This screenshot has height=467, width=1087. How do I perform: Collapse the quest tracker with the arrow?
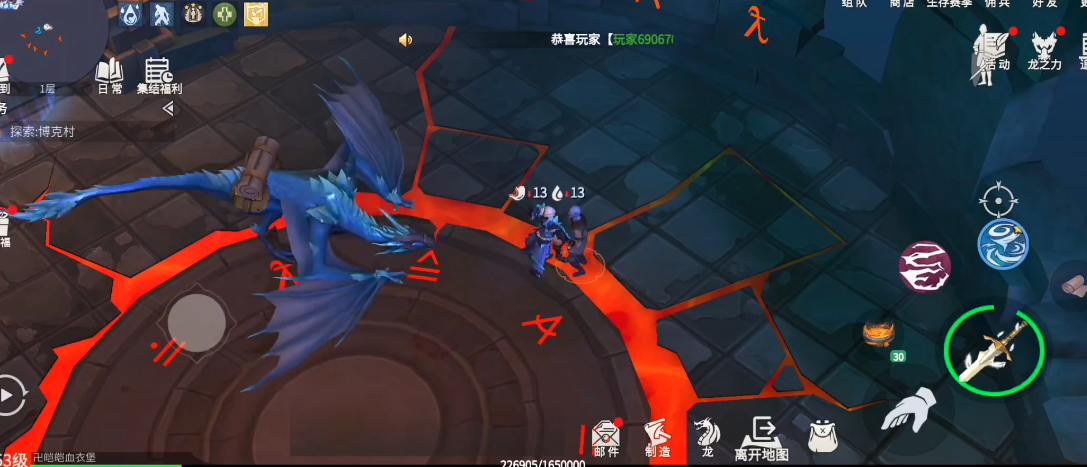click(x=167, y=108)
